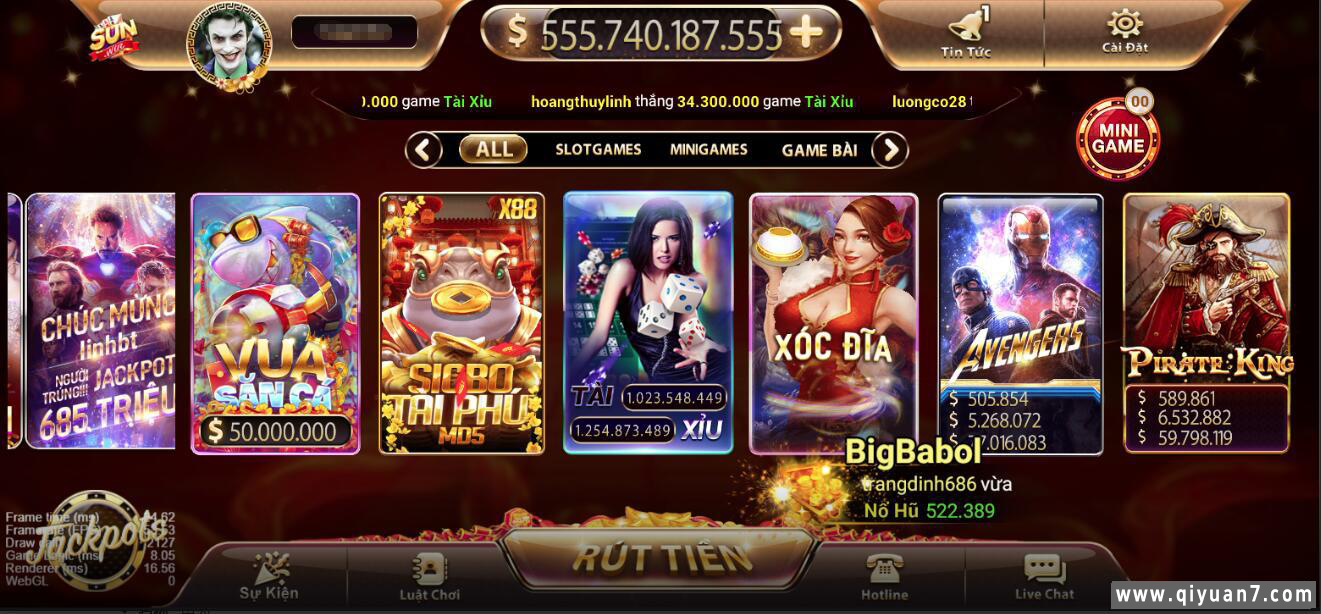The height and width of the screenshot is (614, 1321).
Task: Open the red Mini Game chip
Action: (1117, 139)
